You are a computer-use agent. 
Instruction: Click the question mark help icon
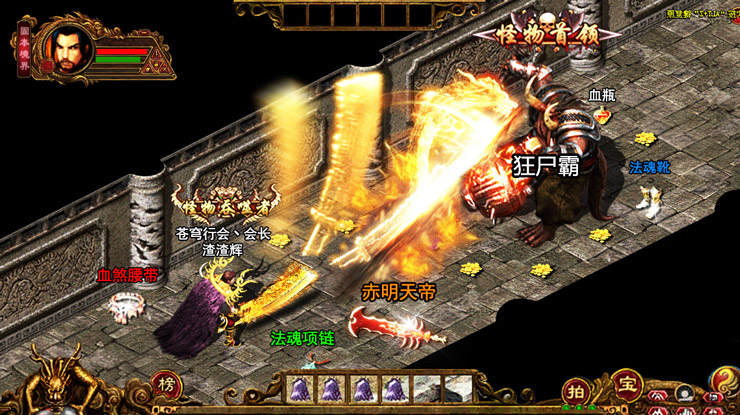[724, 380]
